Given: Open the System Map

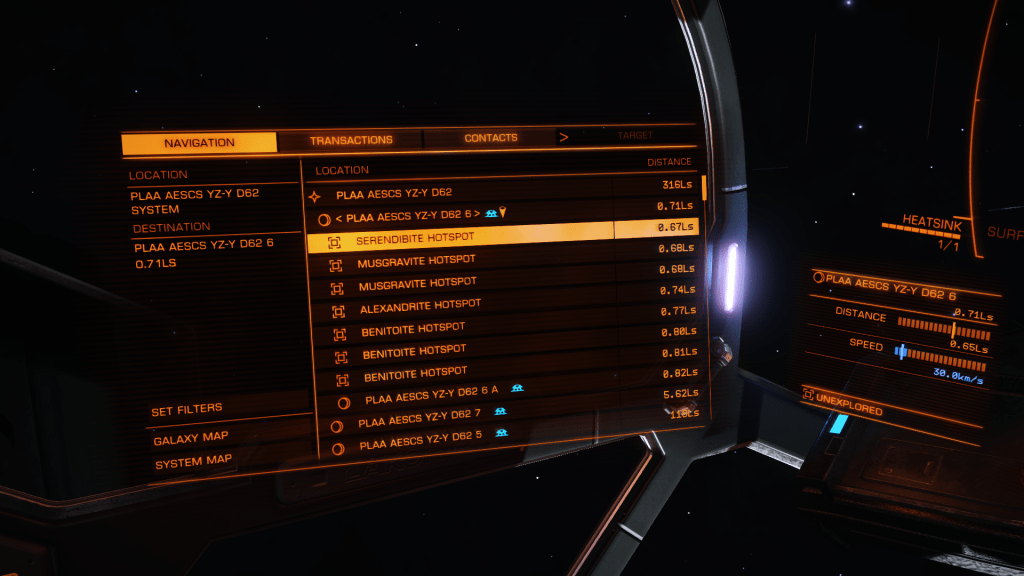Looking at the screenshot, I should point(193,462).
